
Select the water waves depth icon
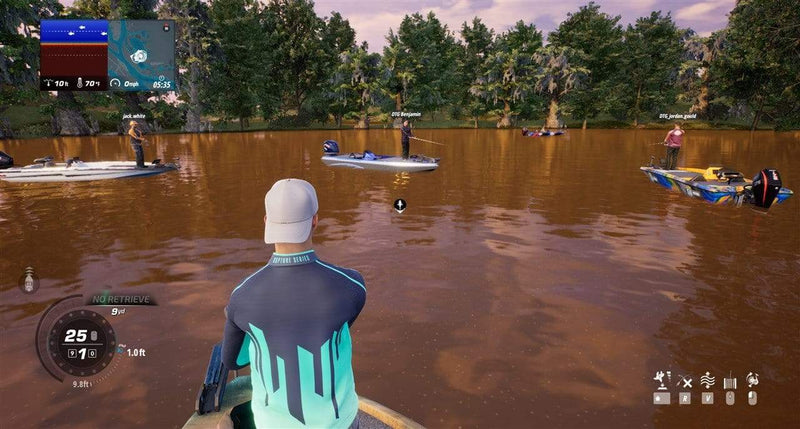click(707, 380)
